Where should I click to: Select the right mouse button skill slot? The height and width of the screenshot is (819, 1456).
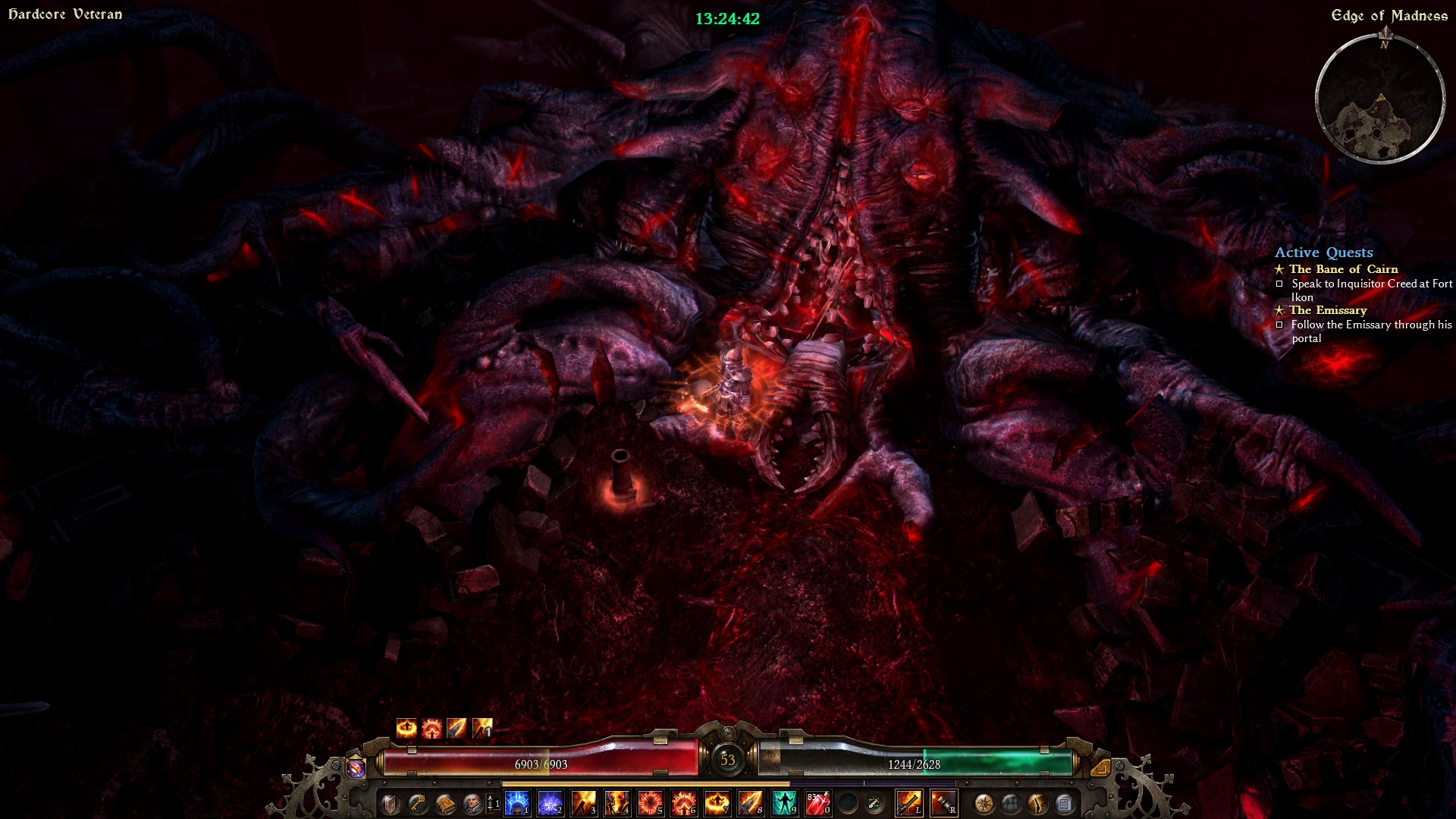tap(943, 802)
